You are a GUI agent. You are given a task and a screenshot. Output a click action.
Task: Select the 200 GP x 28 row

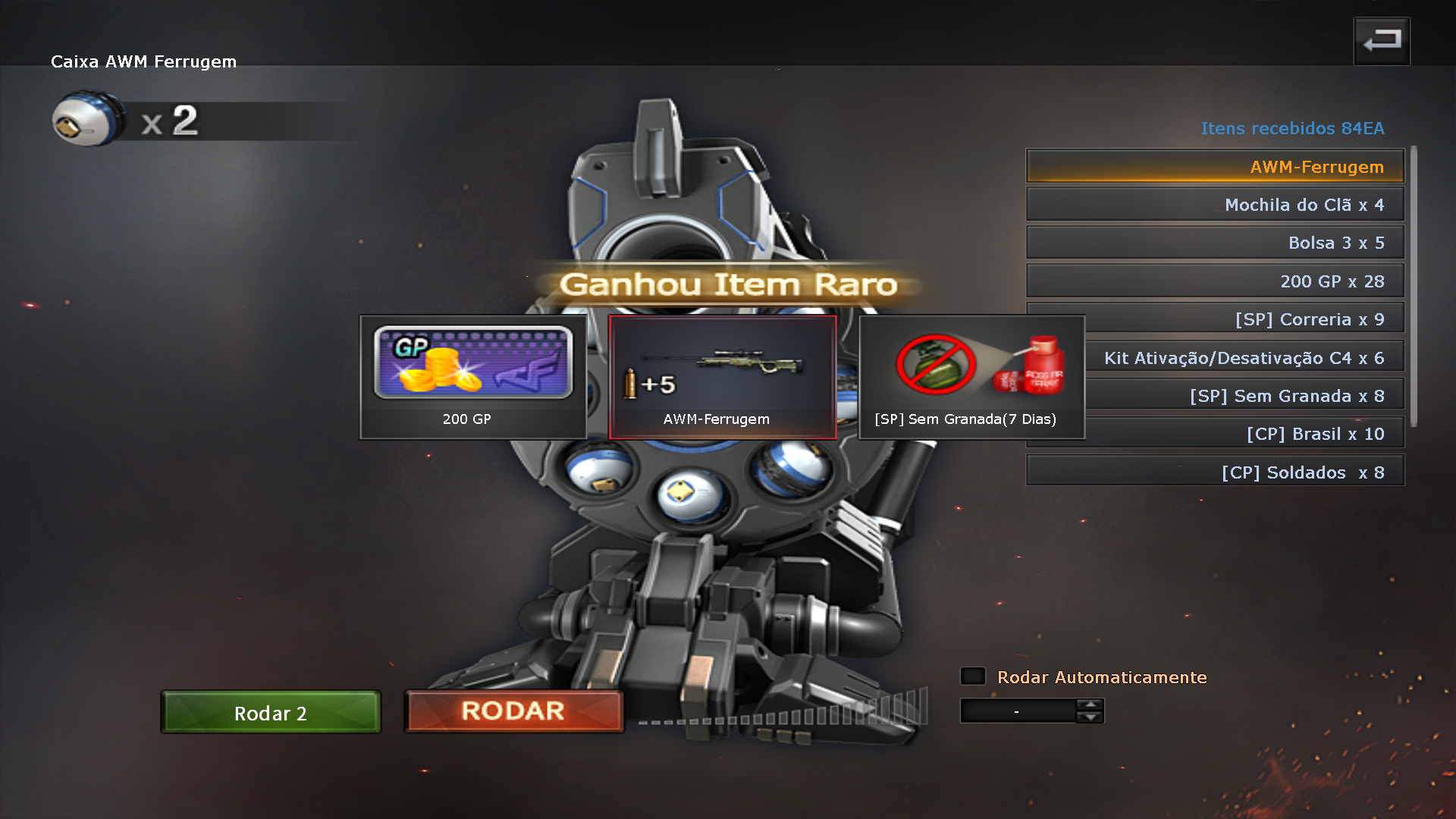pyautogui.click(x=1214, y=281)
